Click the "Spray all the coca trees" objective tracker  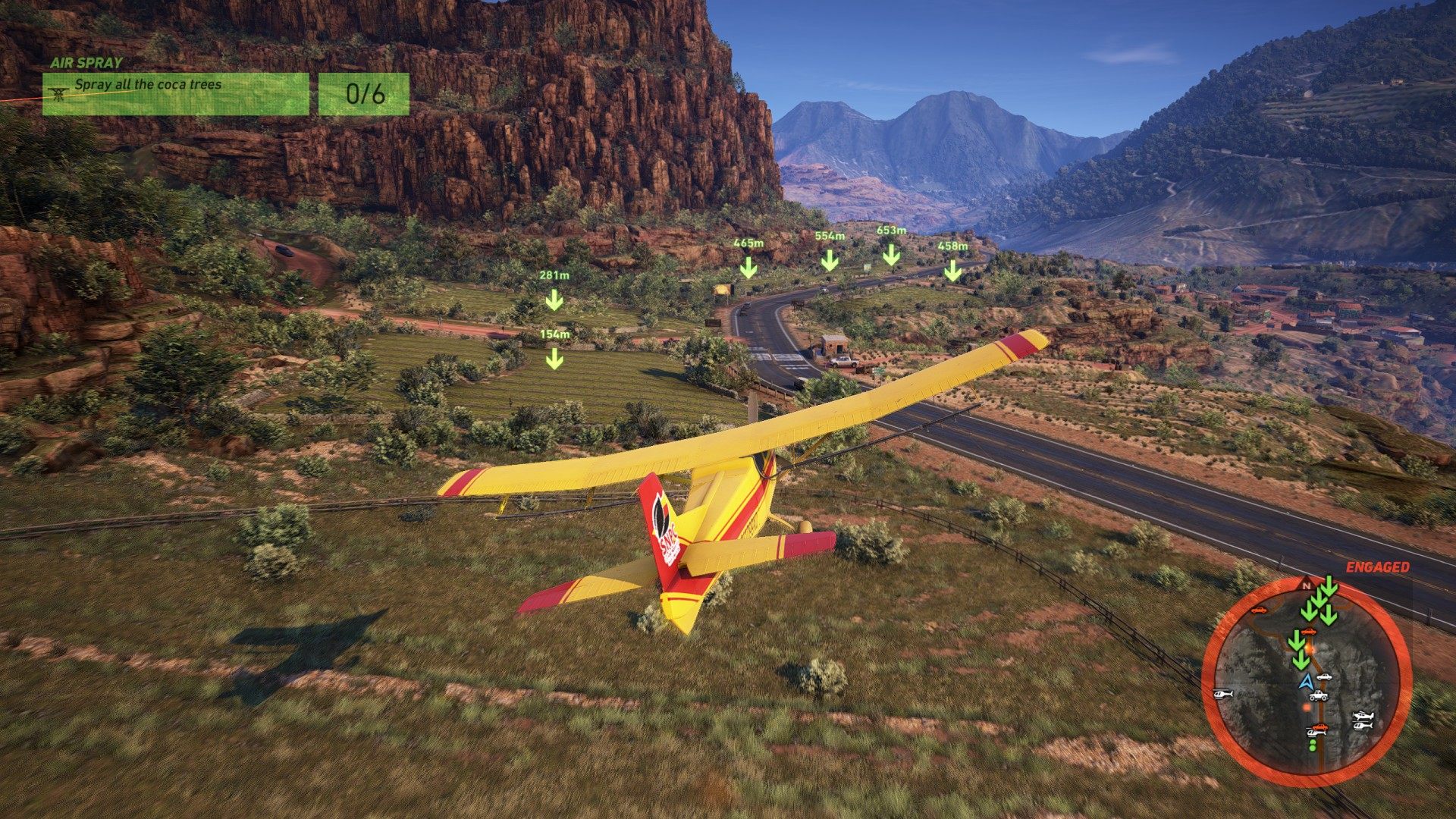click(175, 94)
